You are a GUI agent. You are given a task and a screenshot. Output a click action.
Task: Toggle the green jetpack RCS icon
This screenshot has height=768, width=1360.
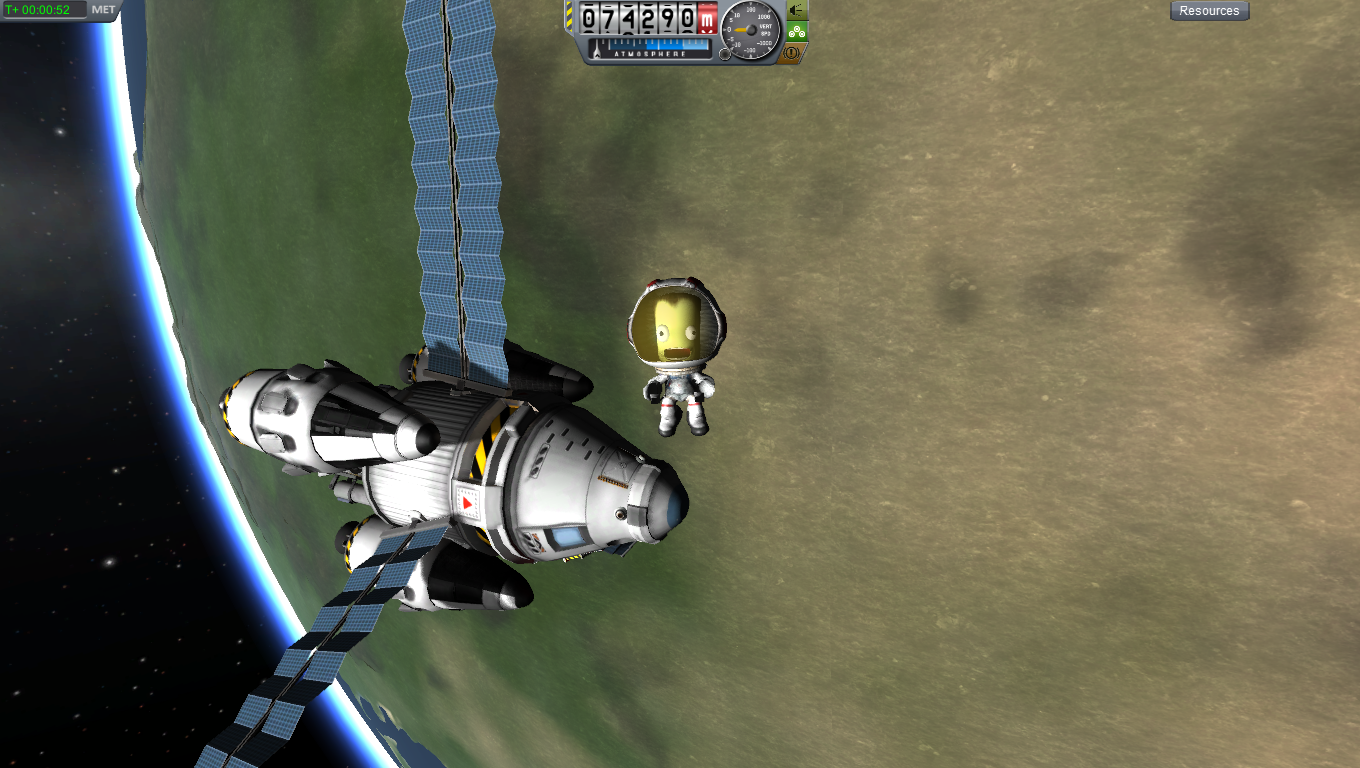pos(797,31)
